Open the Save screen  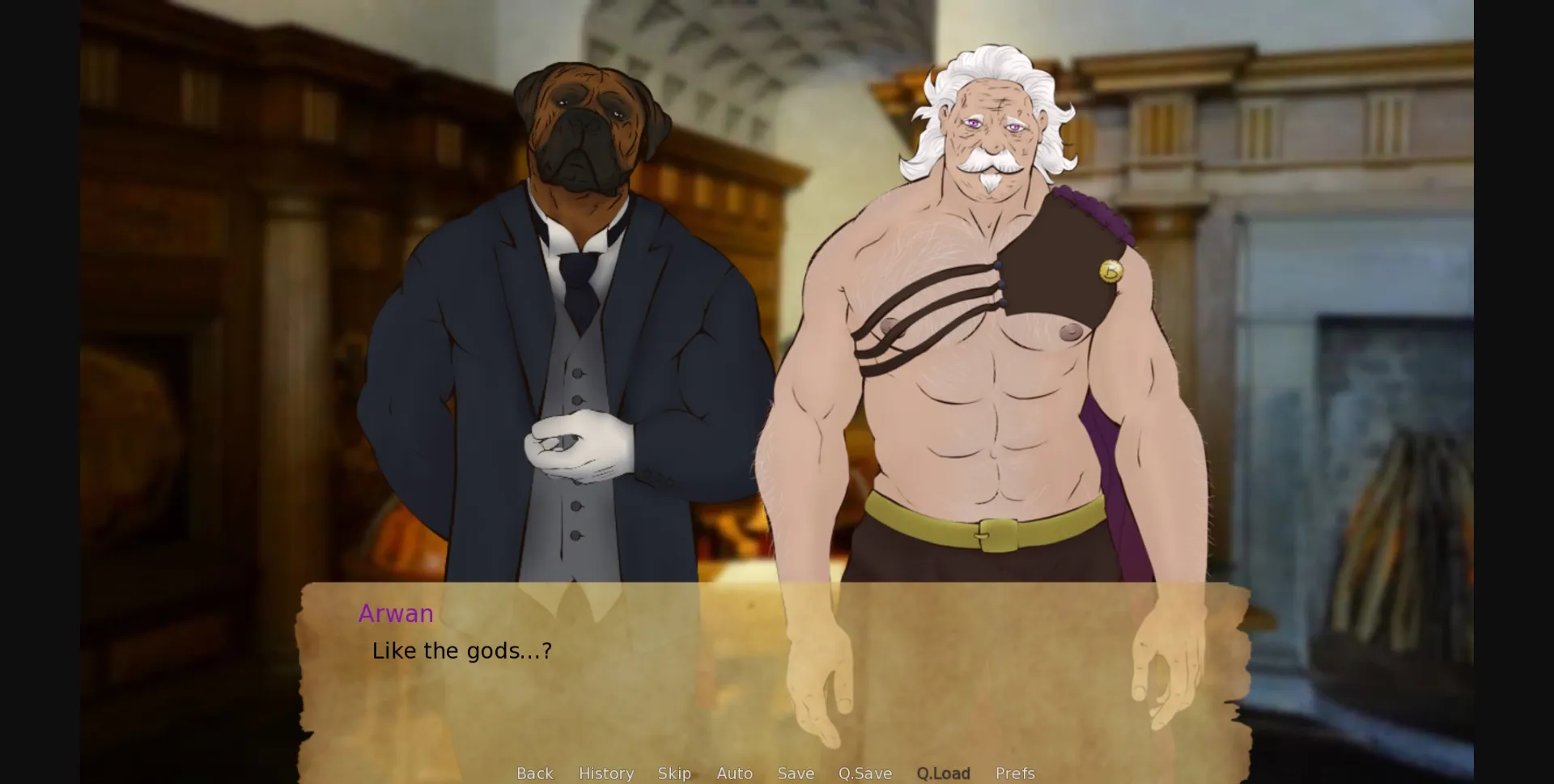(796, 773)
